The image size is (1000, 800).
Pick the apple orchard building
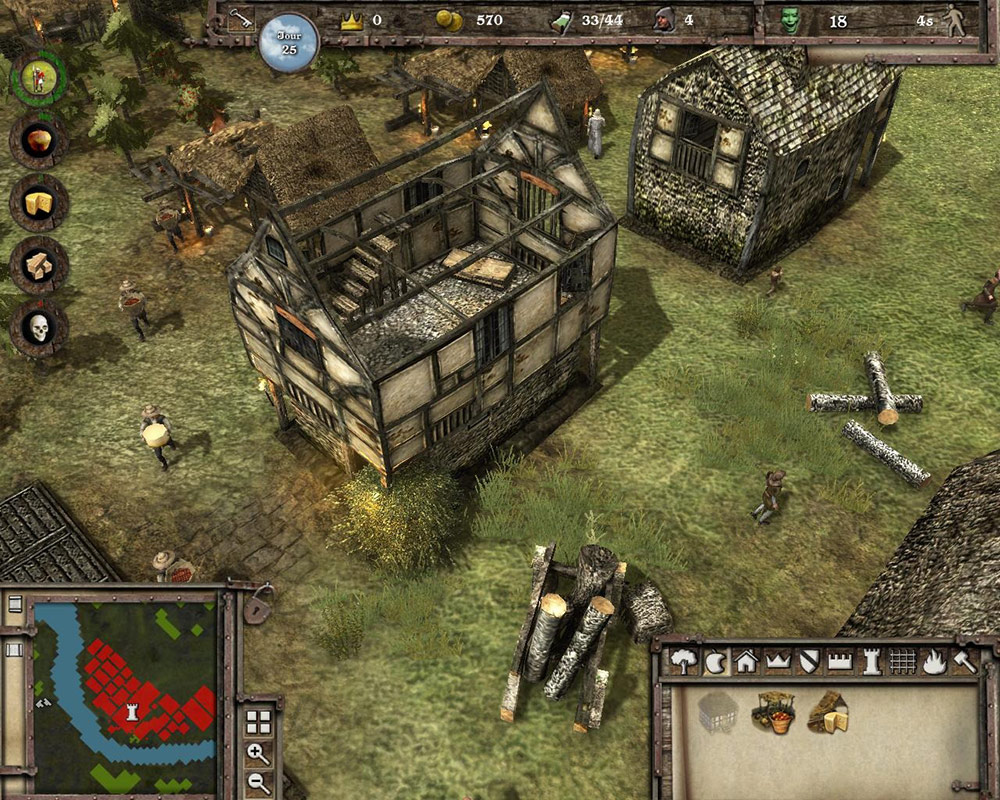pyautogui.click(x=773, y=712)
